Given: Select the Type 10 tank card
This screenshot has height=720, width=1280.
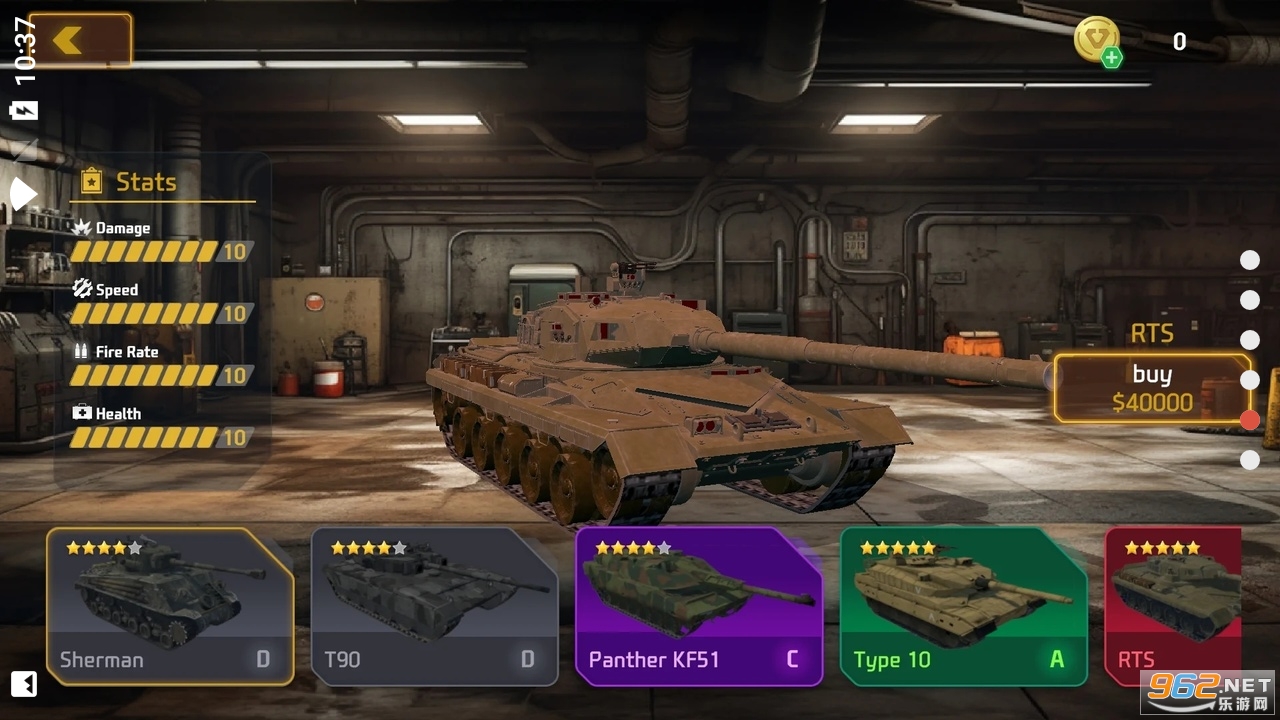Looking at the screenshot, I should click(963, 606).
